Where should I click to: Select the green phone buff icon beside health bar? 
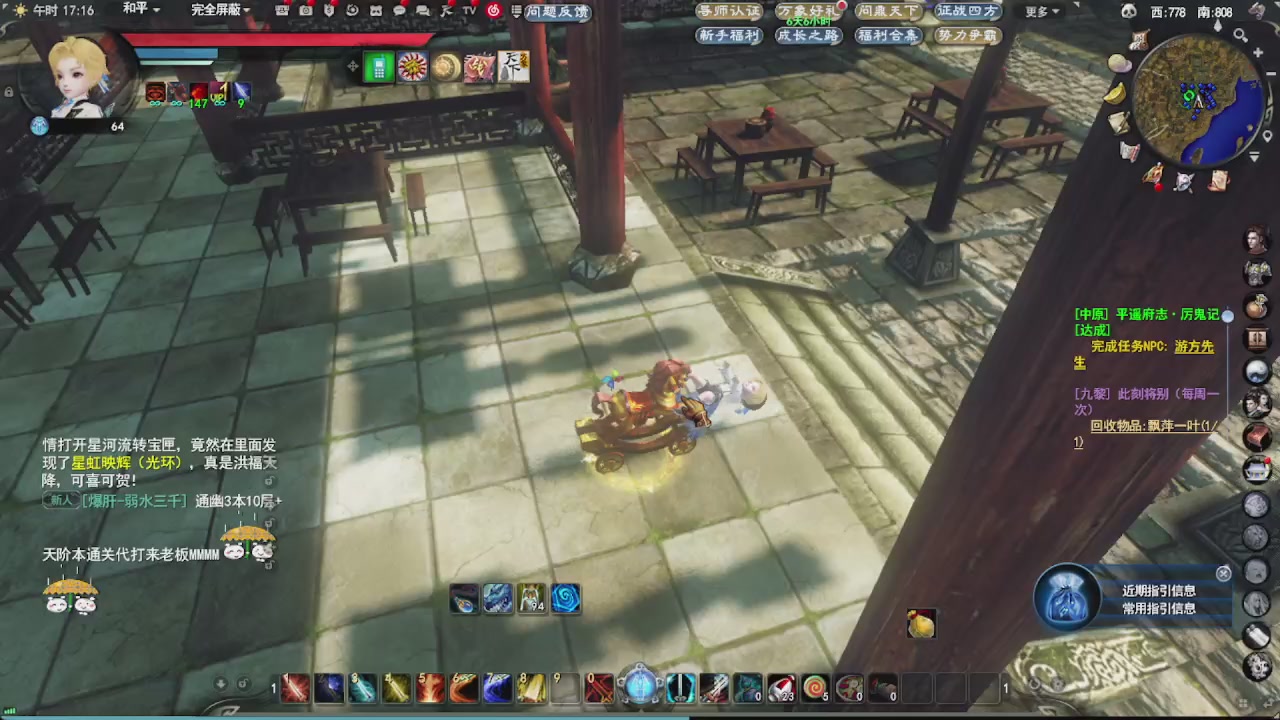coord(378,67)
